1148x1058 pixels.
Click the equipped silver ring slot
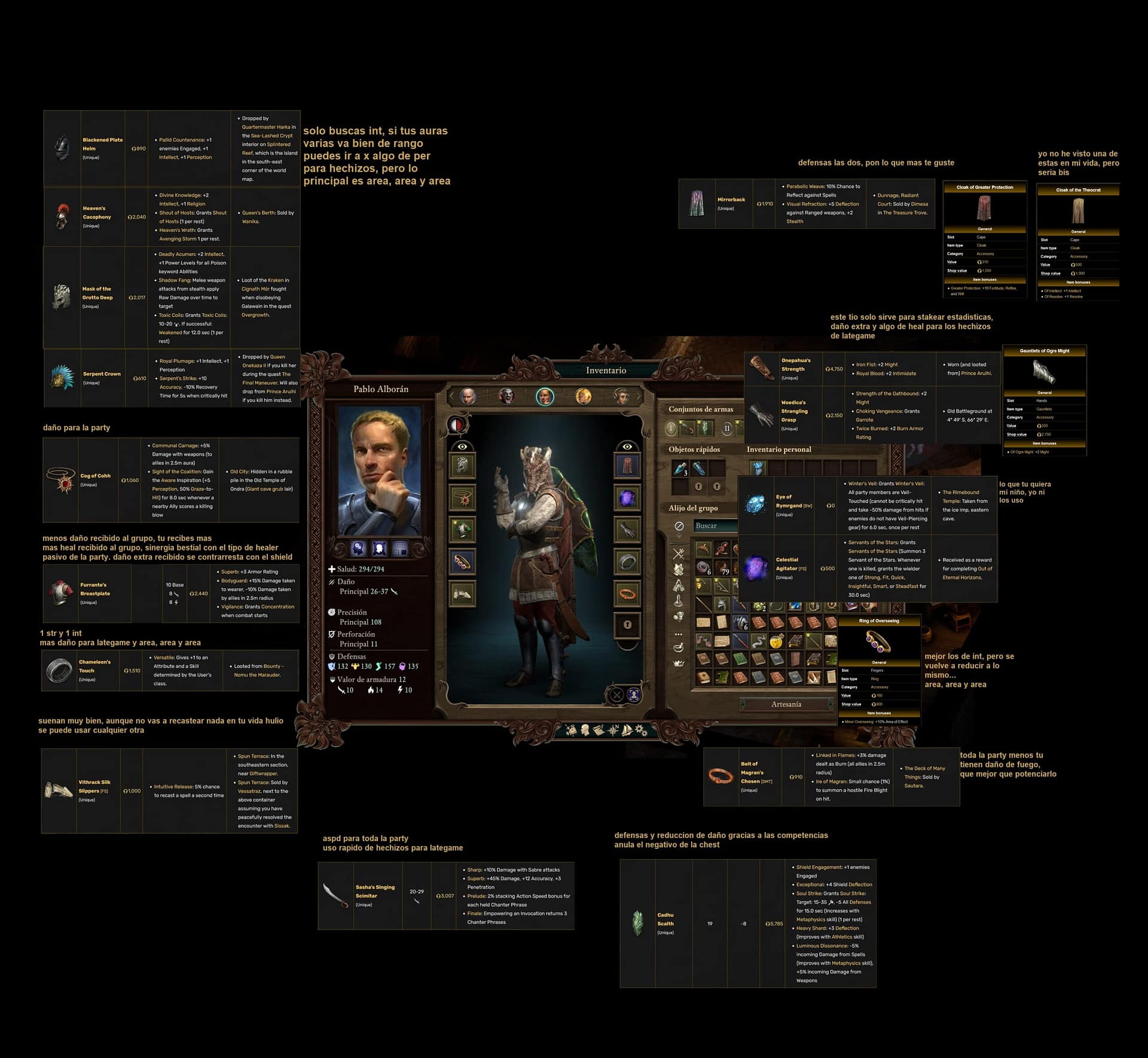627,562
